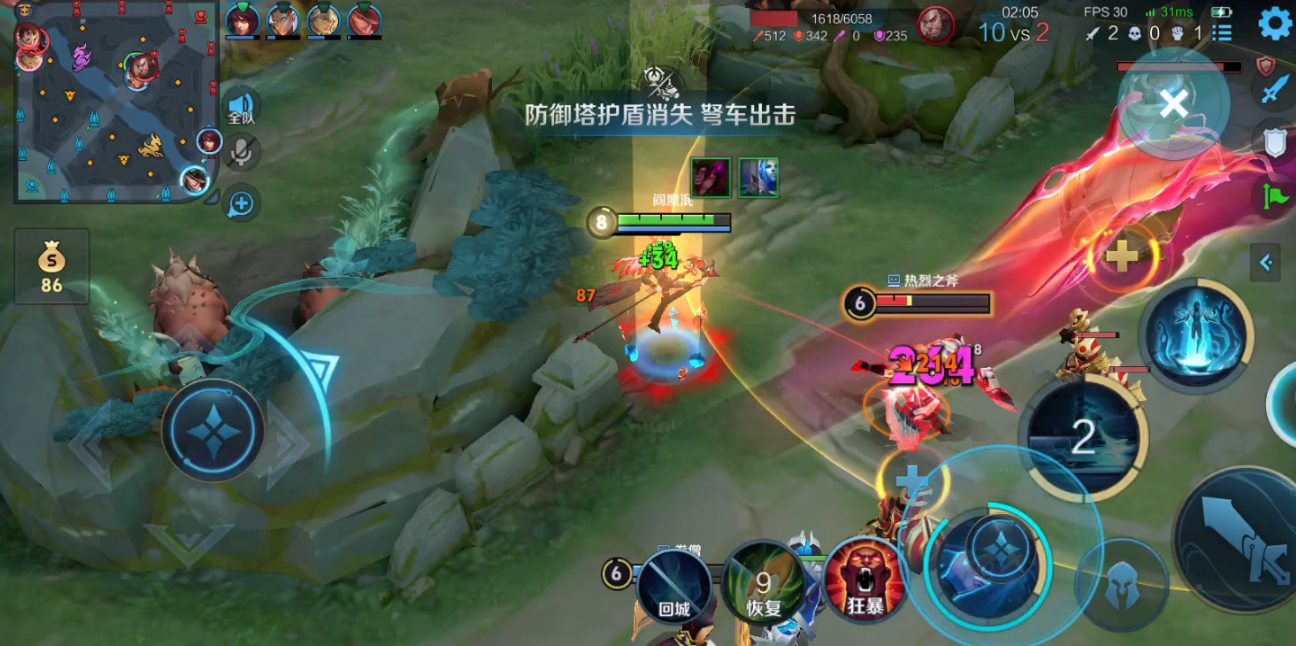The height and width of the screenshot is (646, 1296).
Task: Toggle the 全队 team voice speaker
Action: point(241,108)
